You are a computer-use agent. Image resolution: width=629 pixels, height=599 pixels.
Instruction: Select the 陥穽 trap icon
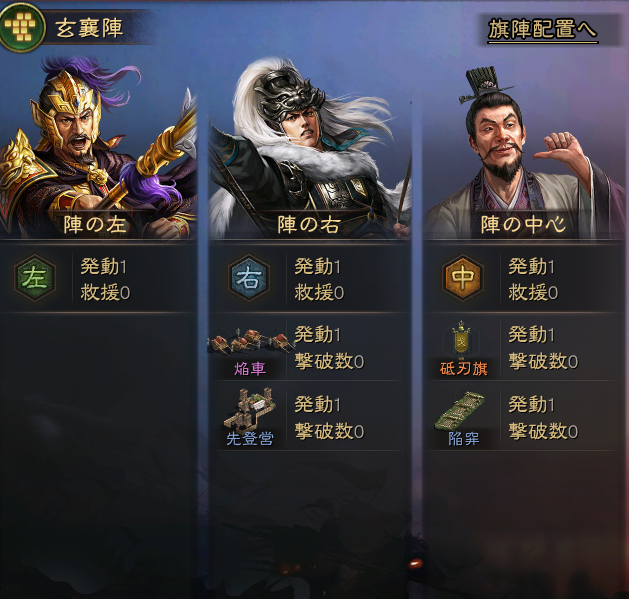coord(461,414)
